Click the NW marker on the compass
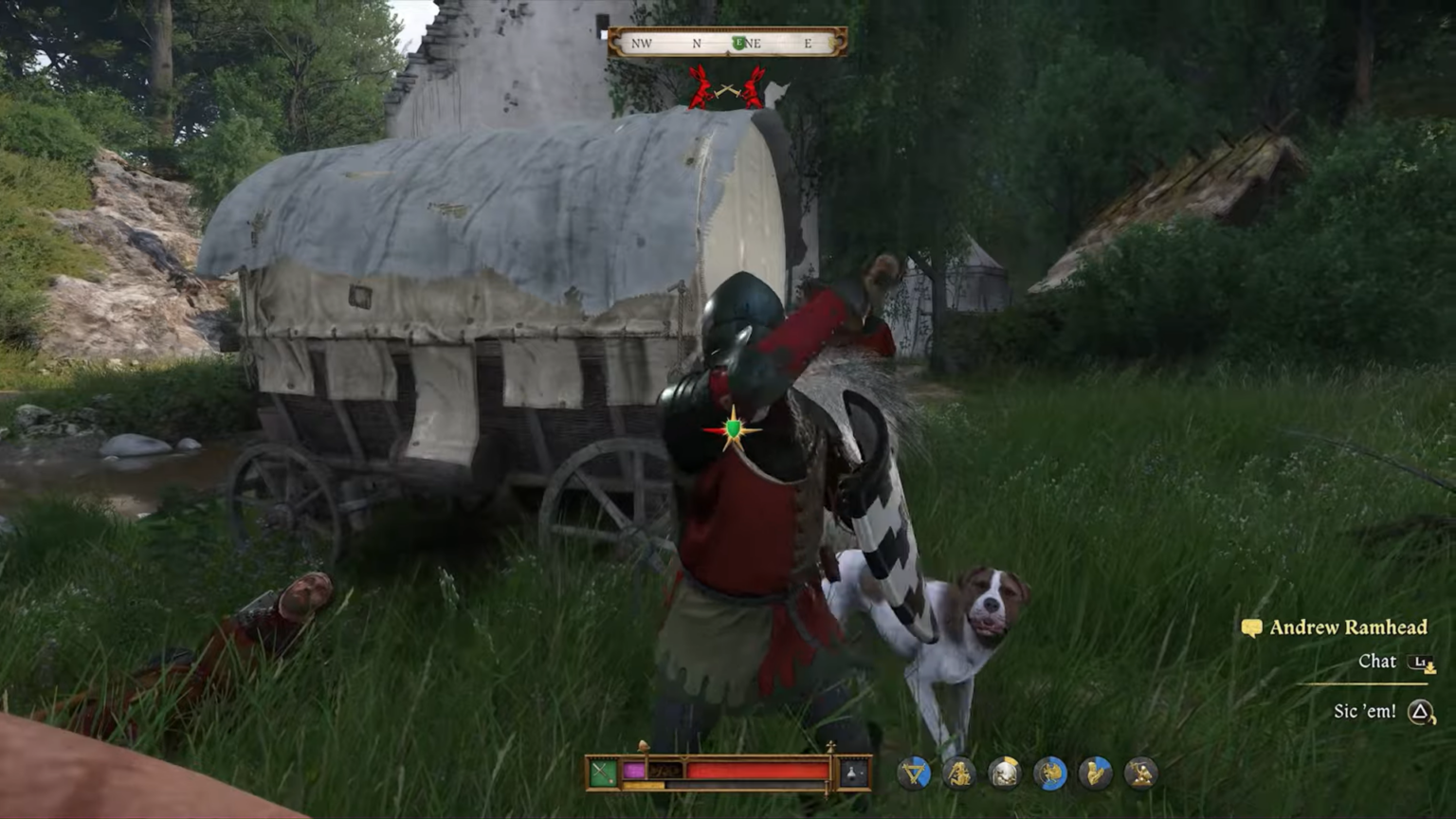This screenshot has width=1456, height=819. pyautogui.click(x=644, y=43)
